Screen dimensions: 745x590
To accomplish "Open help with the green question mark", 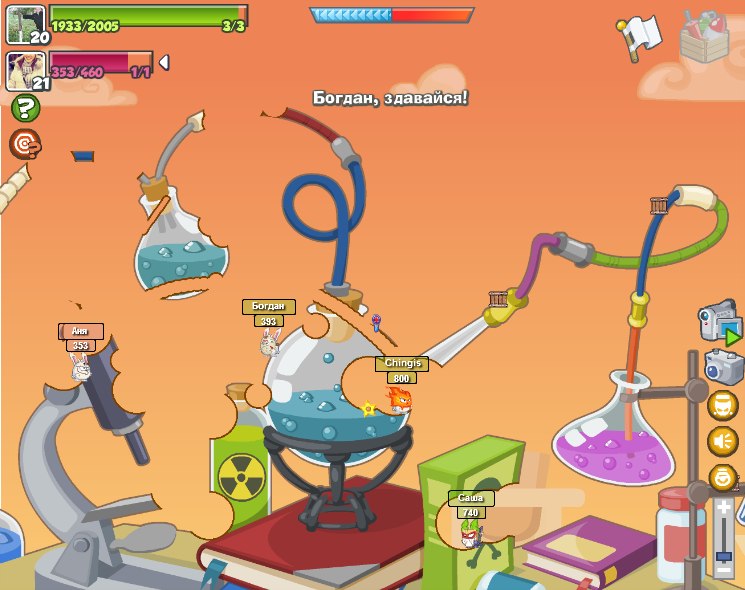I will 25,108.
